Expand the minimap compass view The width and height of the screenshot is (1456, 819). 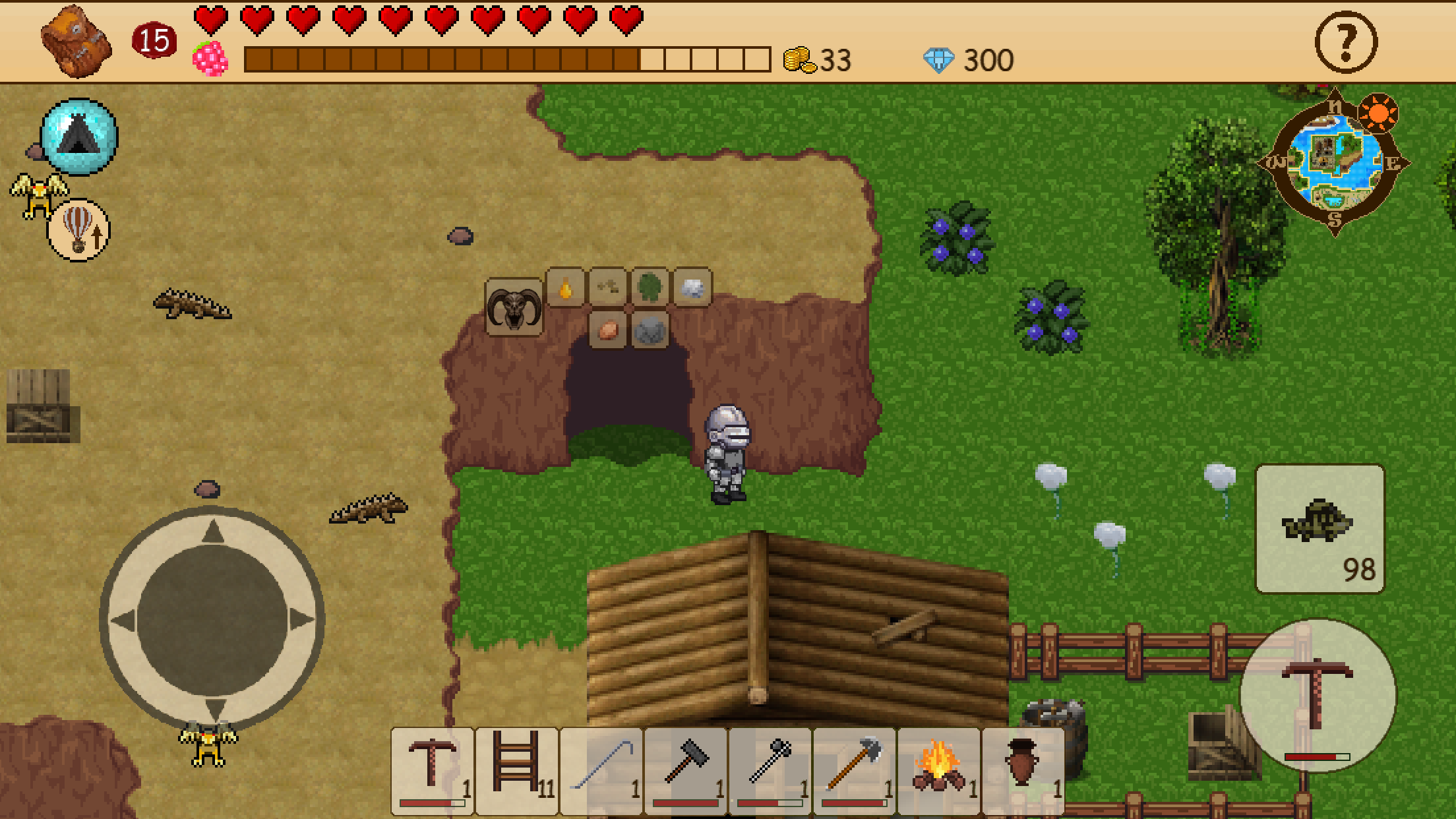pos(1334,160)
